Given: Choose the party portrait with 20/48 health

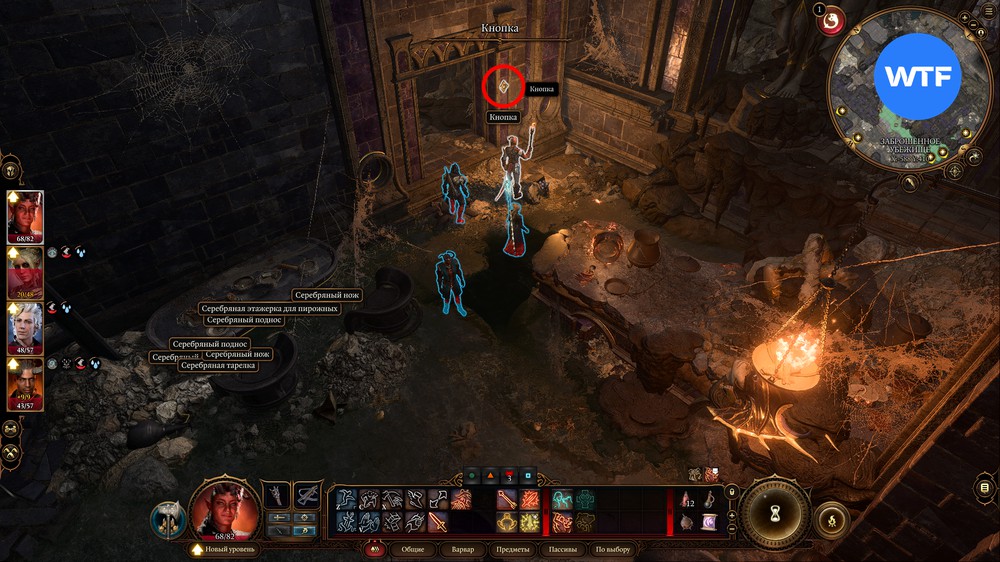Looking at the screenshot, I should point(26,272).
